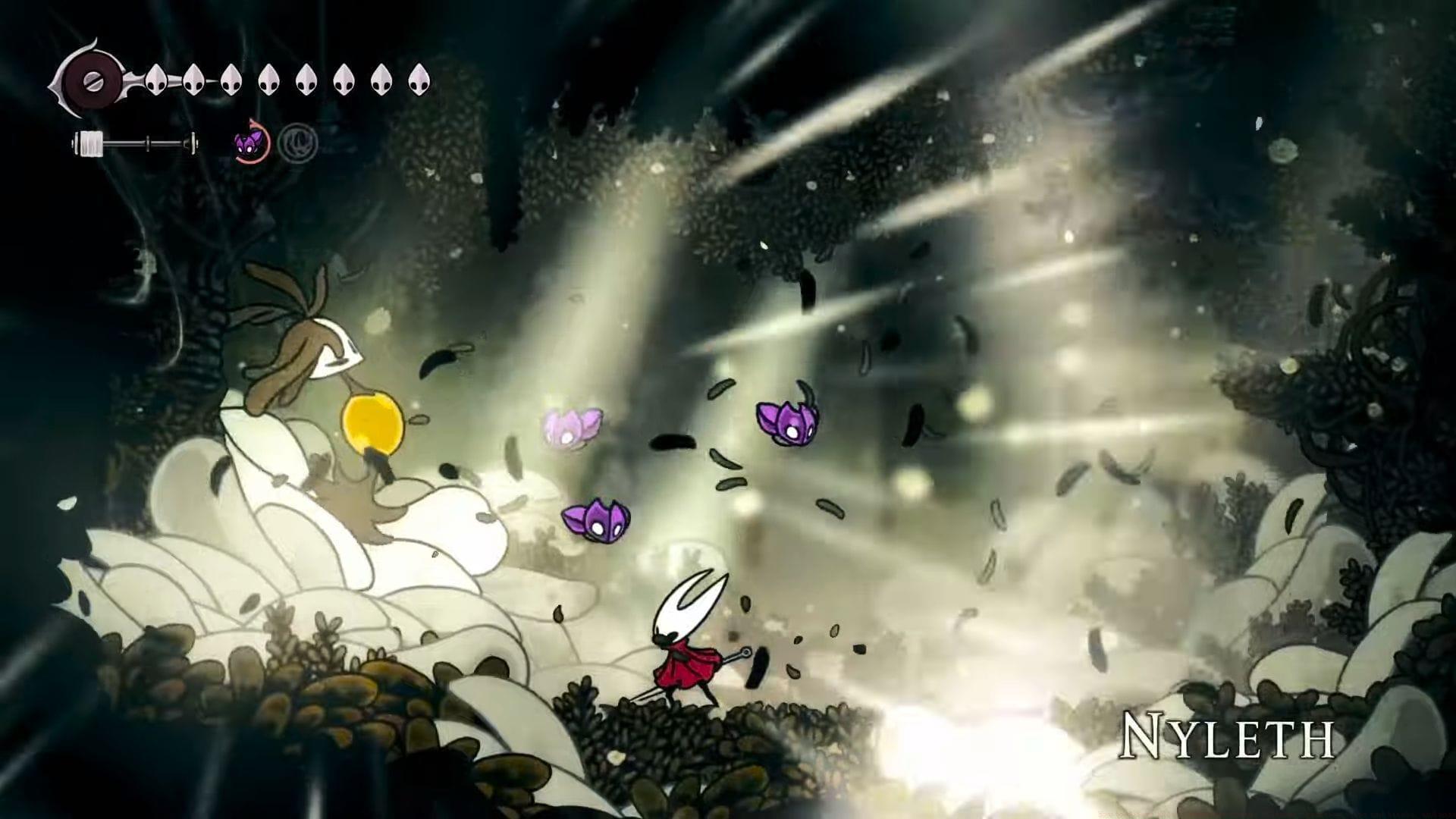
Task: Select the last health mask on the right
Action: pos(419,80)
